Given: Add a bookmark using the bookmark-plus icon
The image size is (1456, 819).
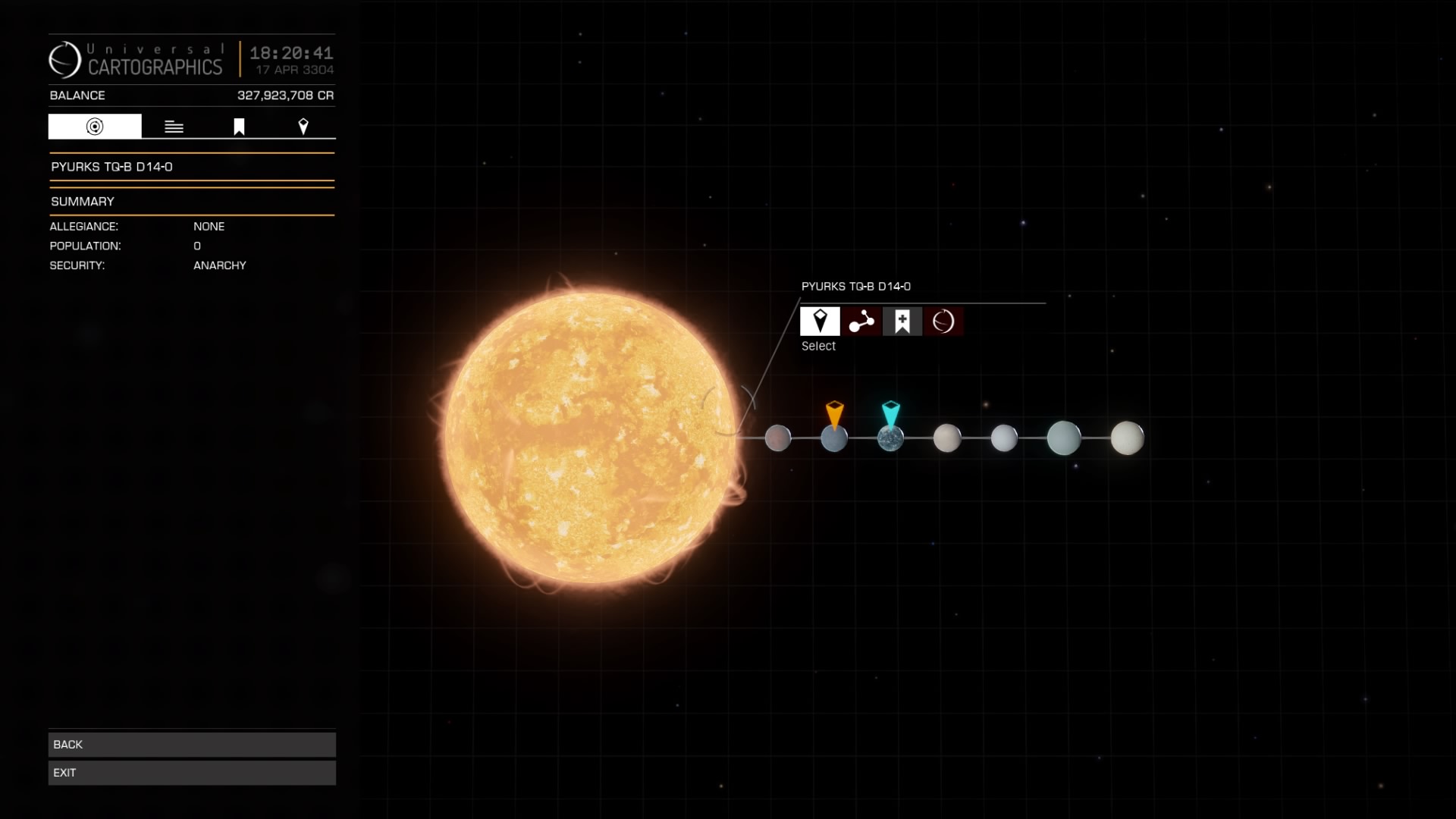Looking at the screenshot, I should (902, 321).
